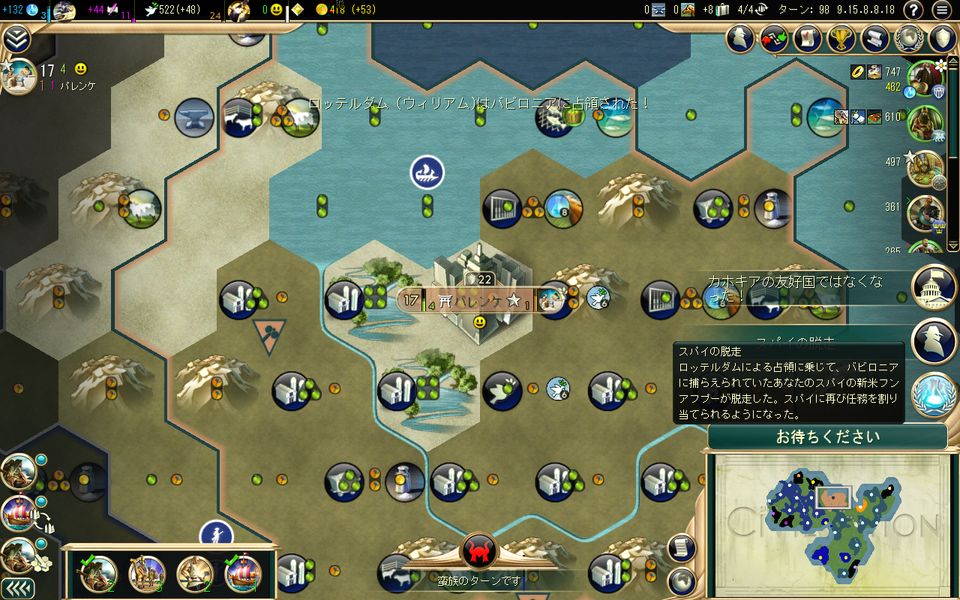Open the military overview shield icon
This screenshot has height=600, width=960.
942,38
